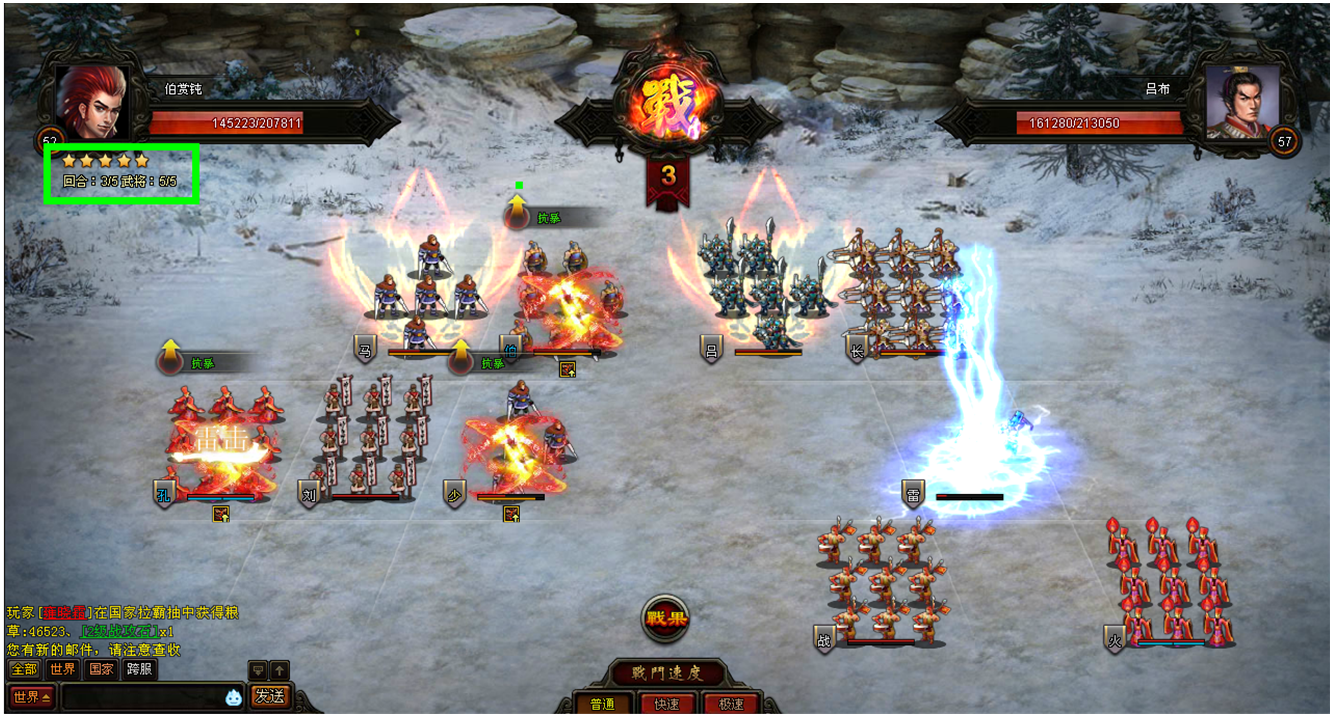Set battle speed to 极速
The width and height of the screenshot is (1334, 718).
(731, 704)
